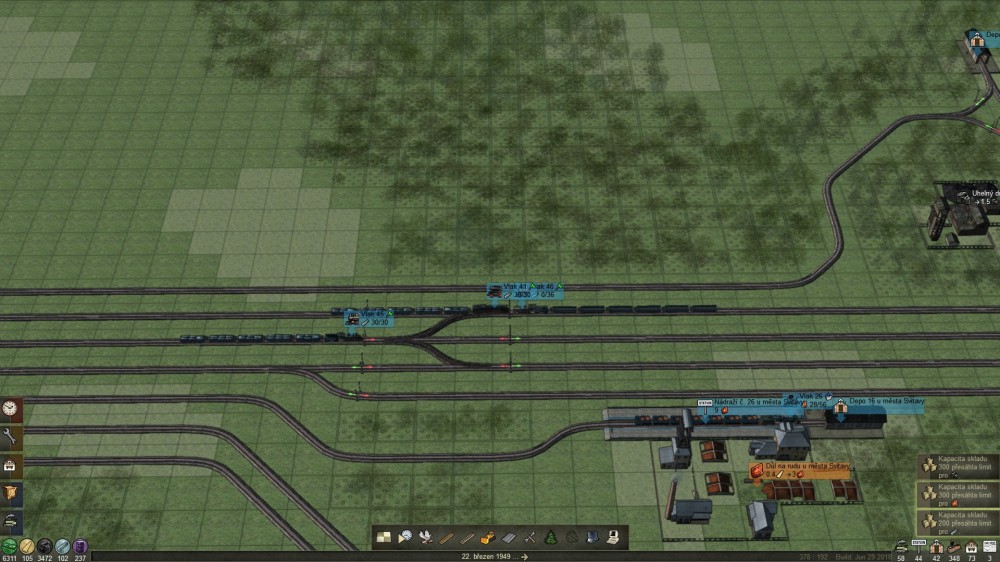Select the white dove toolbar icon
This screenshot has height=562, width=1000.
point(427,537)
